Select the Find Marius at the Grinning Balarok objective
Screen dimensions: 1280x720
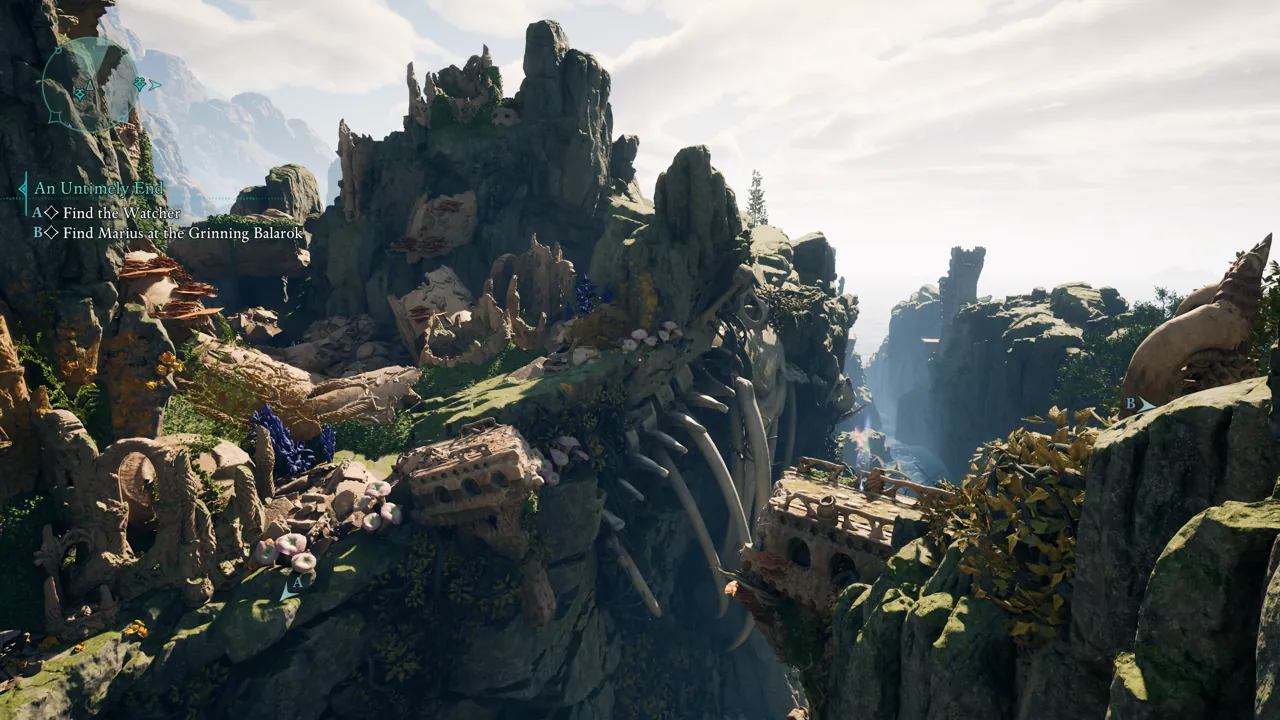[168, 233]
